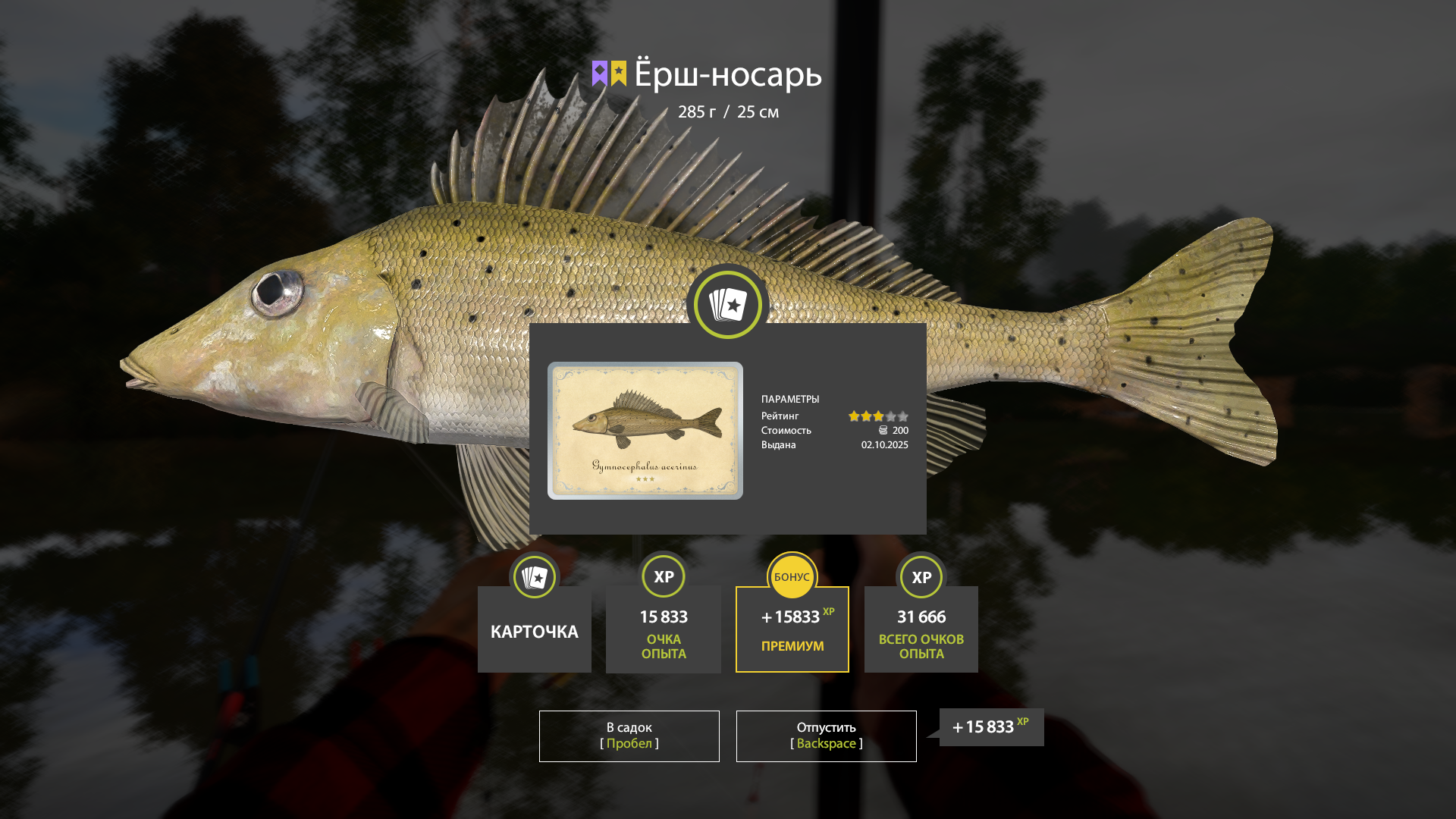Click the card icon above the panel

pyautogui.click(x=727, y=305)
